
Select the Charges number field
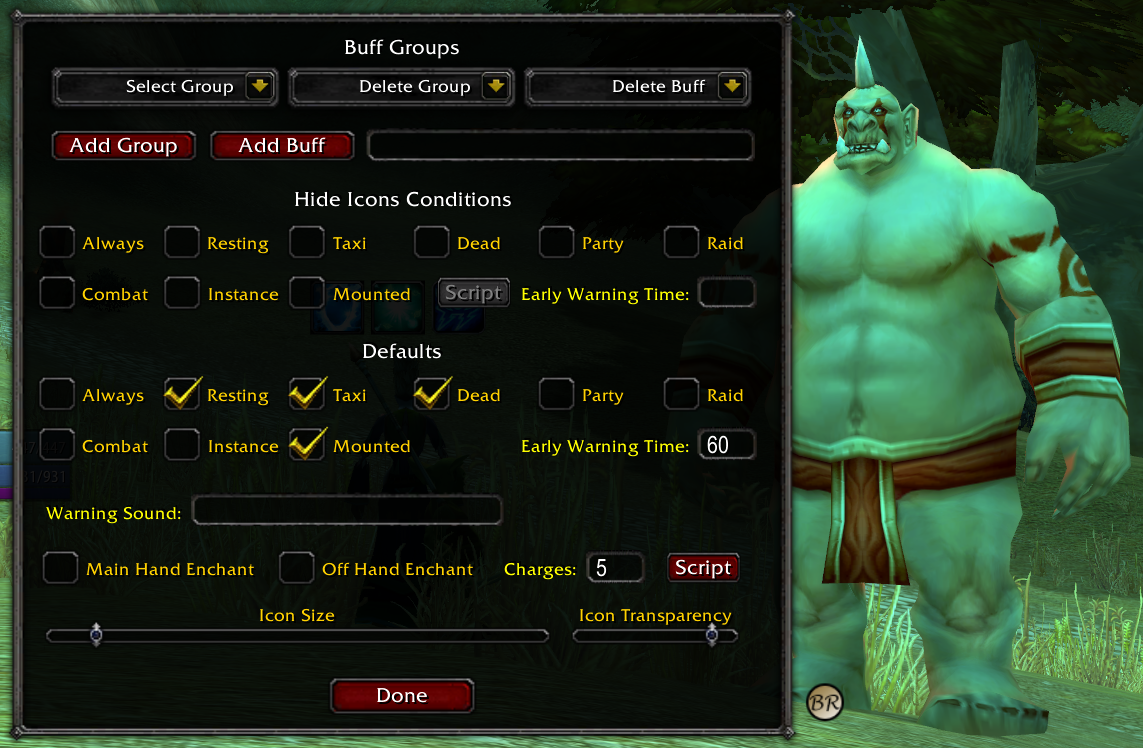pyautogui.click(x=614, y=568)
